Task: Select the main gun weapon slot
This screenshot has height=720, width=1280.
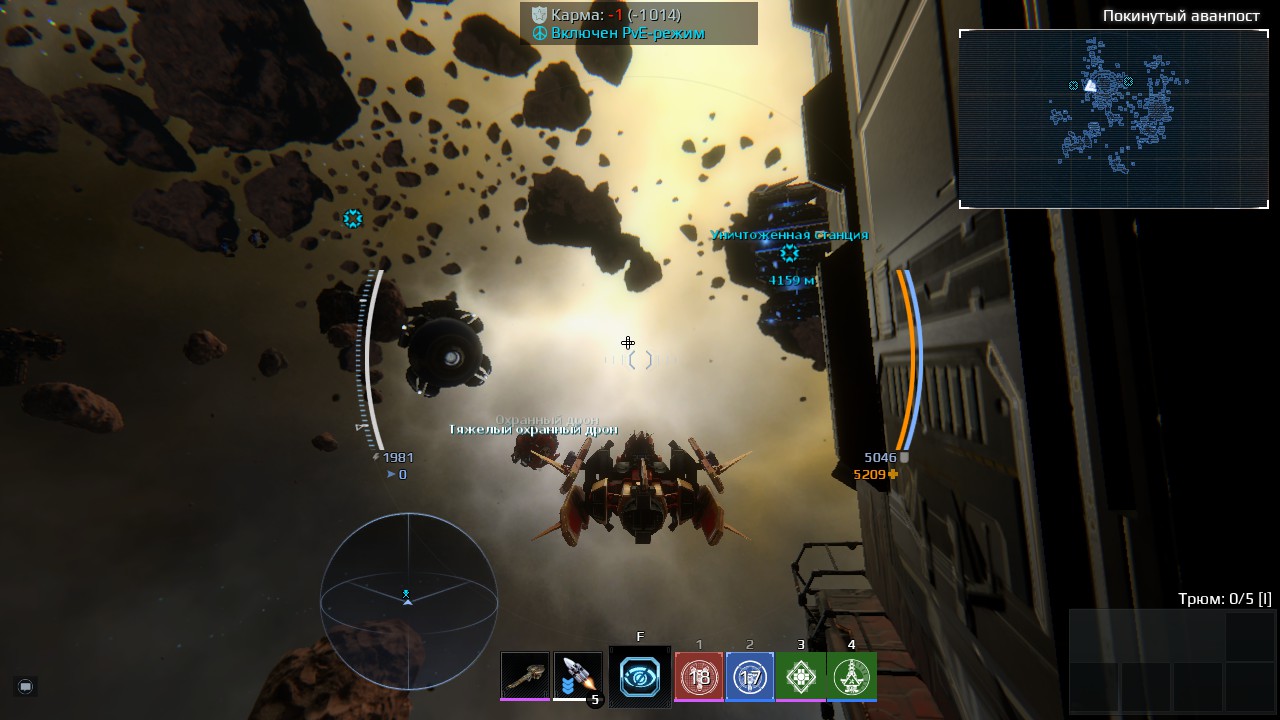Action: pyautogui.click(x=525, y=676)
